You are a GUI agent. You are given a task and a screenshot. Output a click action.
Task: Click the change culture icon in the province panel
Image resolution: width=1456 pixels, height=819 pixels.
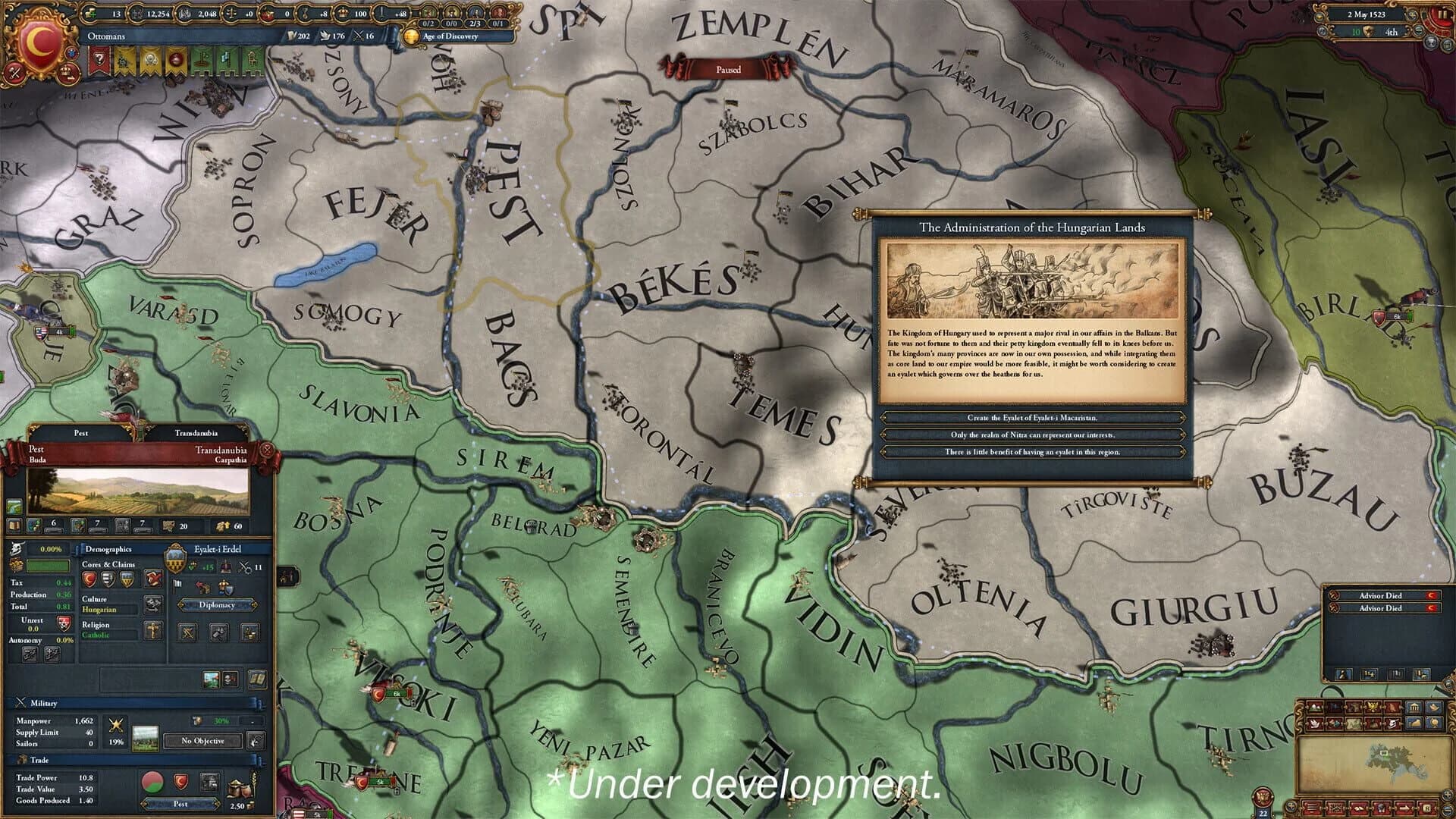(x=152, y=604)
